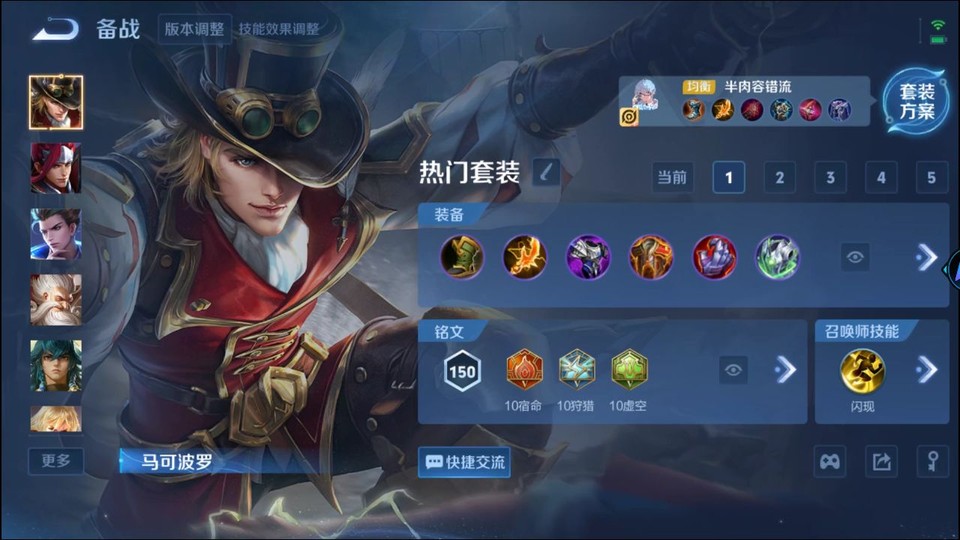Viewport: 960px width, 540px height.
Task: Go back using the return arrow
Action: tap(55, 29)
